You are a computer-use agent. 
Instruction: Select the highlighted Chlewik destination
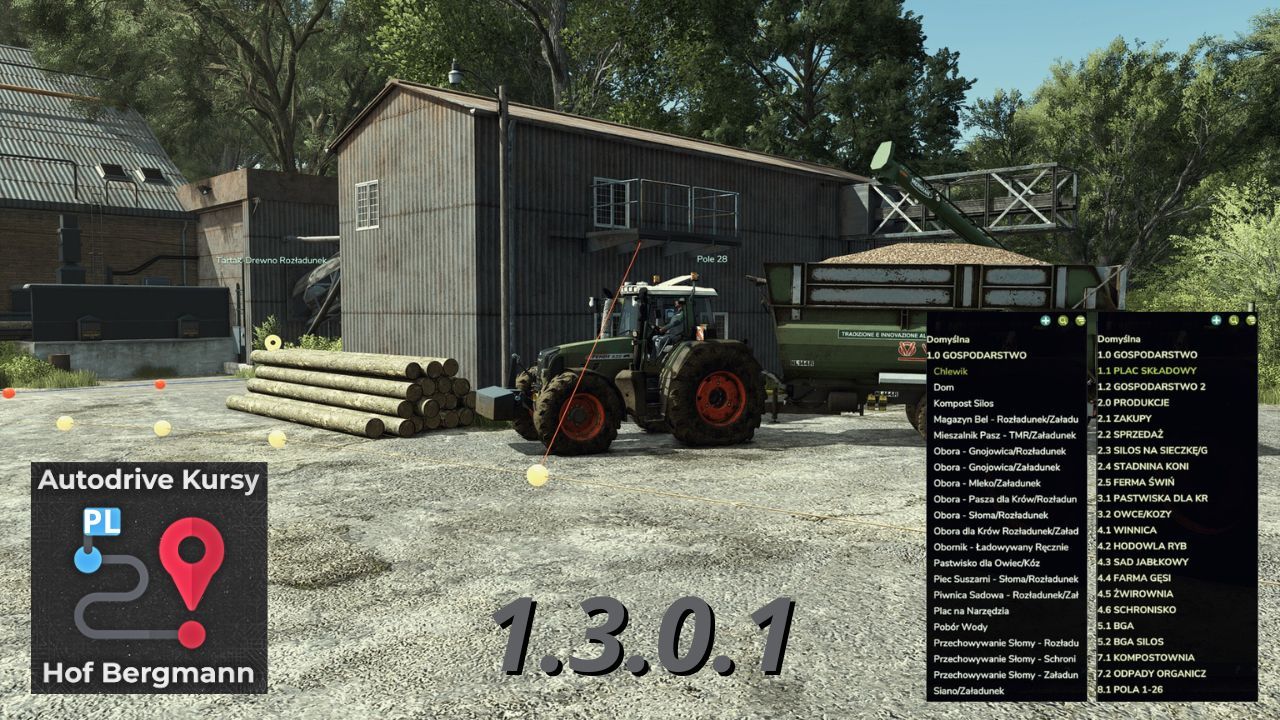click(x=950, y=369)
